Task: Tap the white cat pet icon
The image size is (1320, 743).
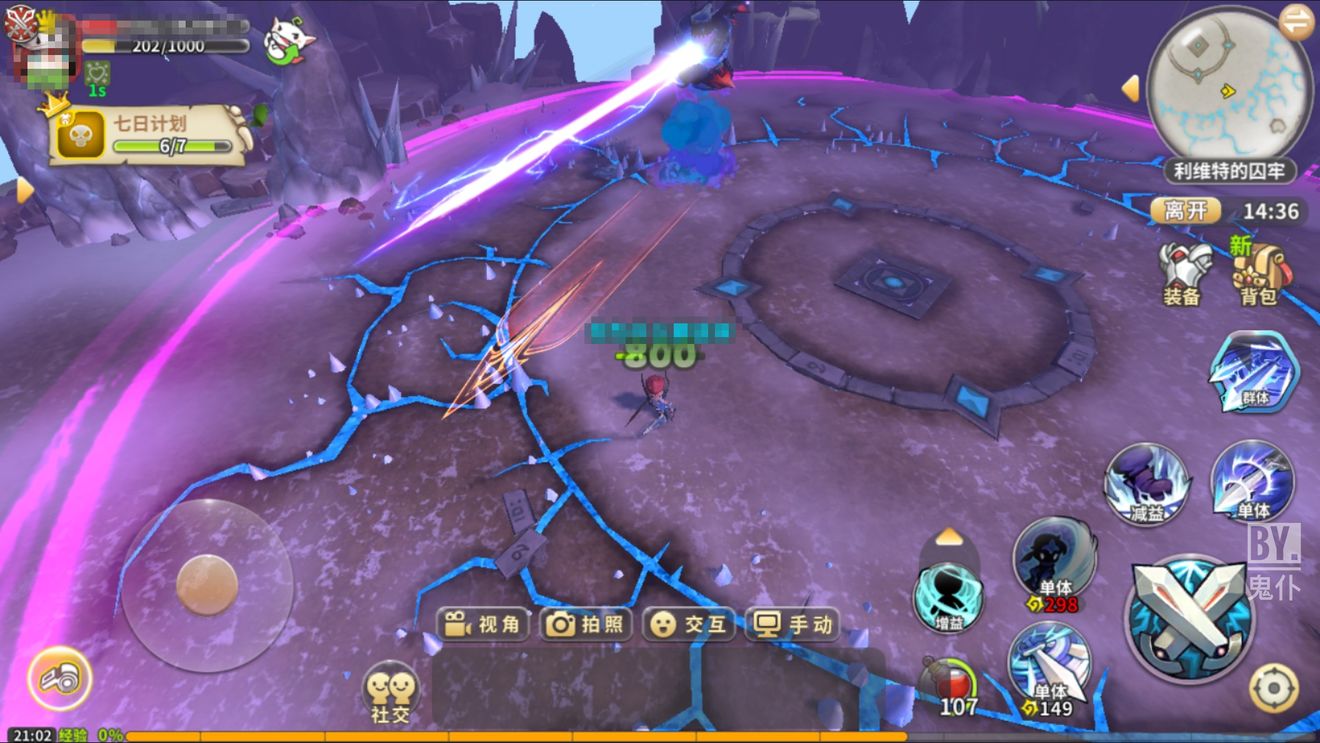Action: (288, 42)
